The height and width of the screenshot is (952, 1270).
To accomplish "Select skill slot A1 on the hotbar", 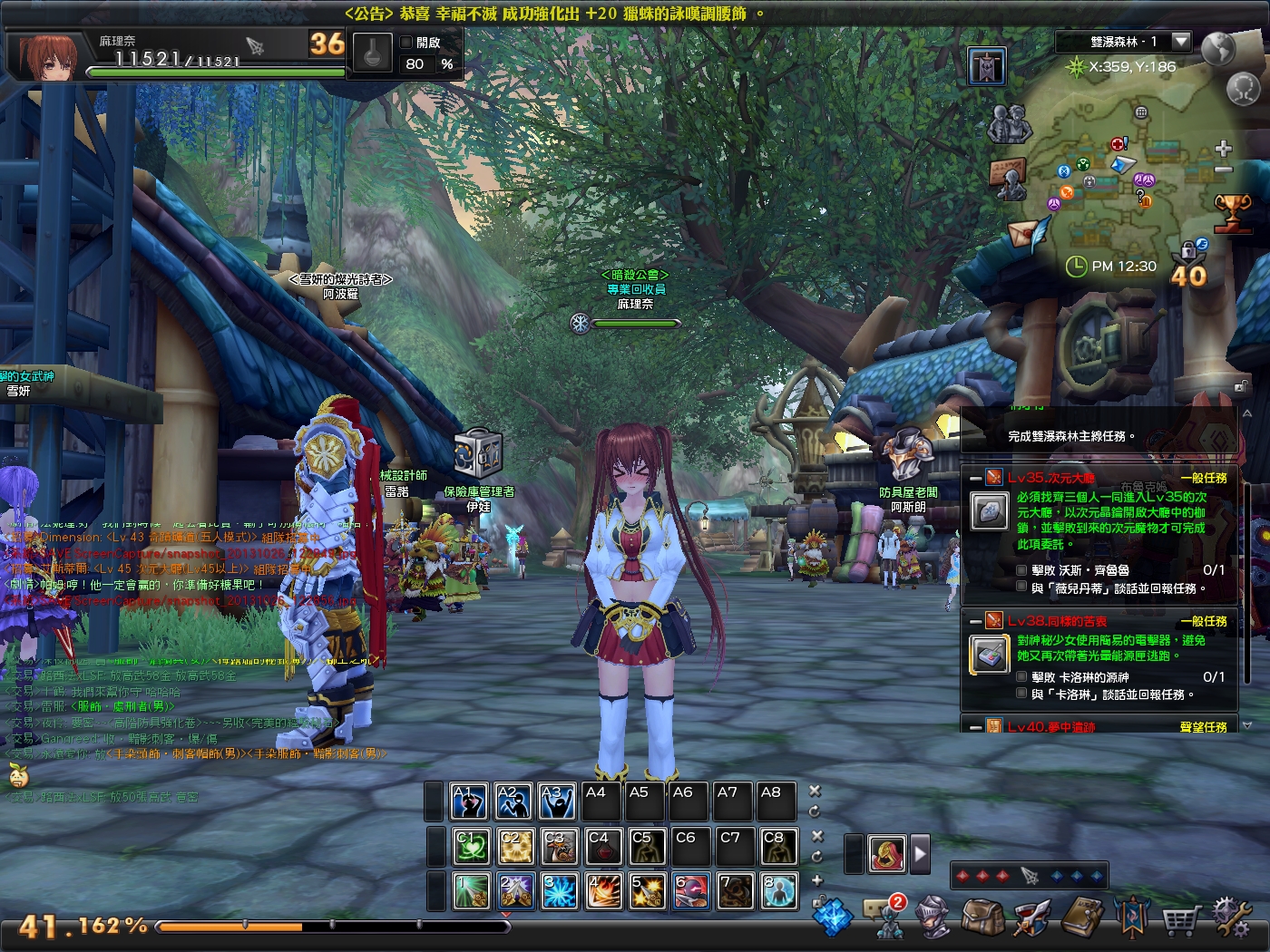I will [468, 801].
